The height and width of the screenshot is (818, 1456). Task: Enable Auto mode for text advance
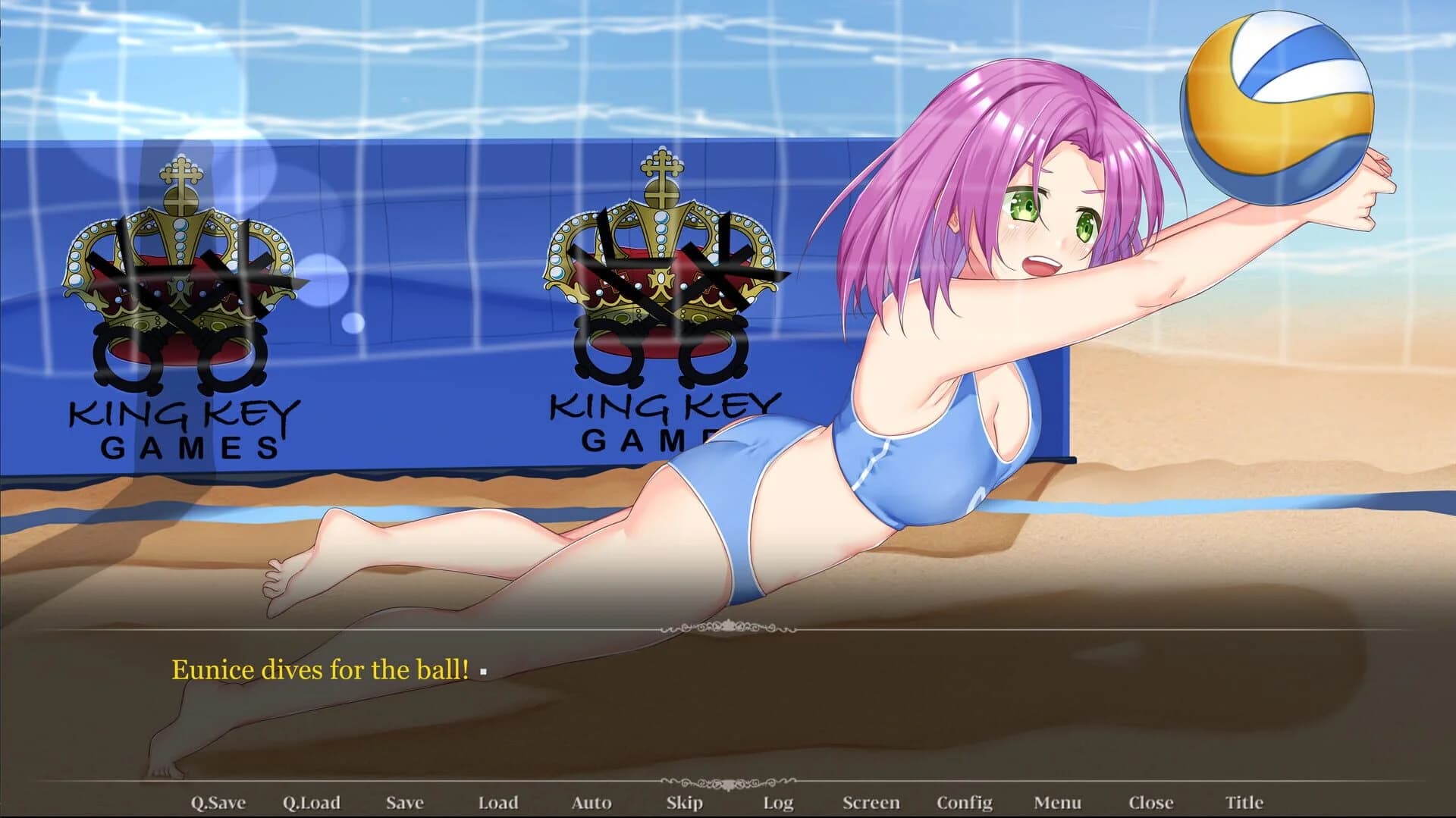(x=592, y=801)
